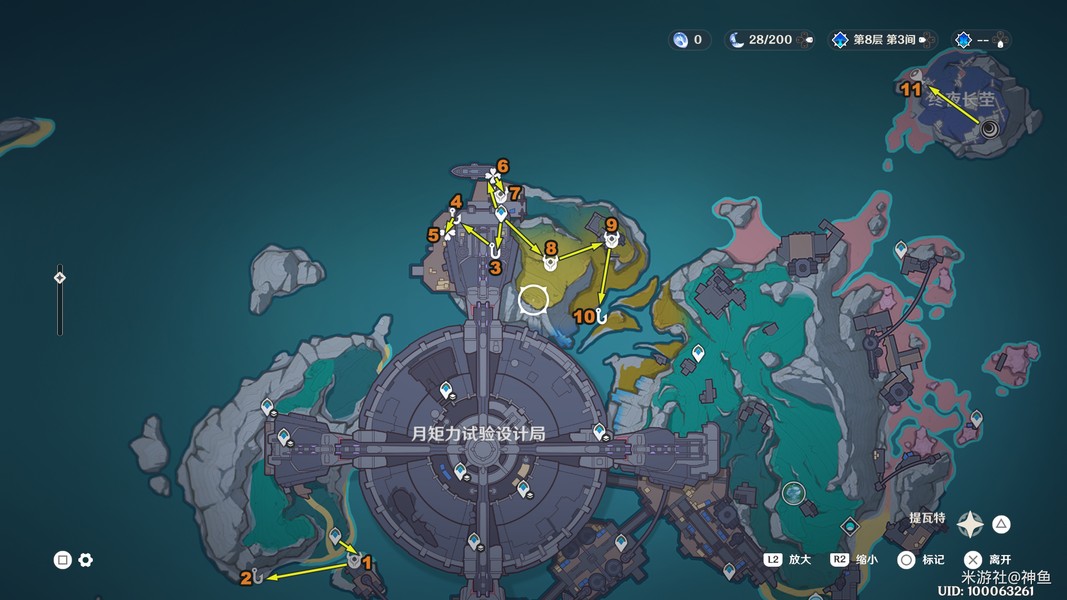Select the fishing hook marker numbered 10
Image resolution: width=1067 pixels, height=600 pixels.
pos(601,315)
